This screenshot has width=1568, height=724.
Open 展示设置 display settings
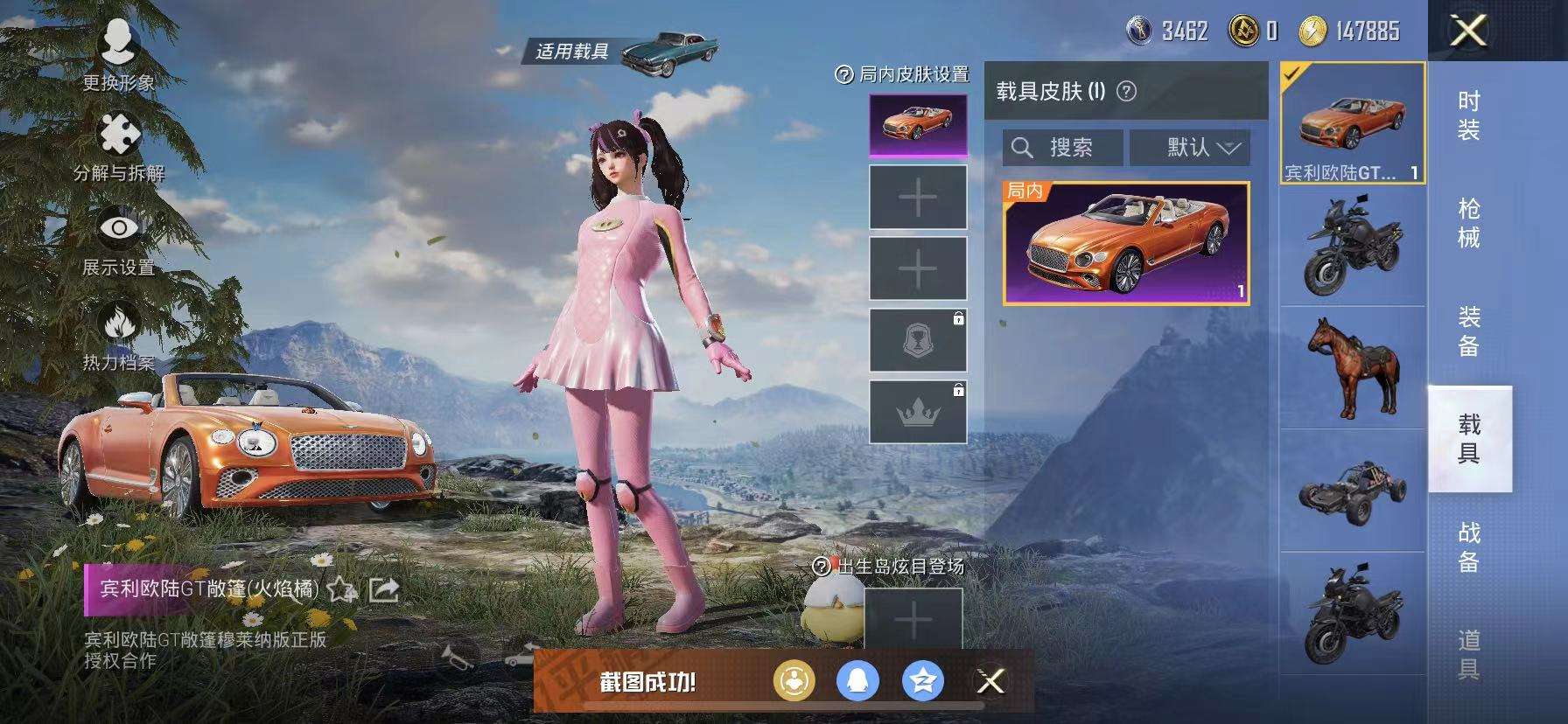pyautogui.click(x=118, y=240)
